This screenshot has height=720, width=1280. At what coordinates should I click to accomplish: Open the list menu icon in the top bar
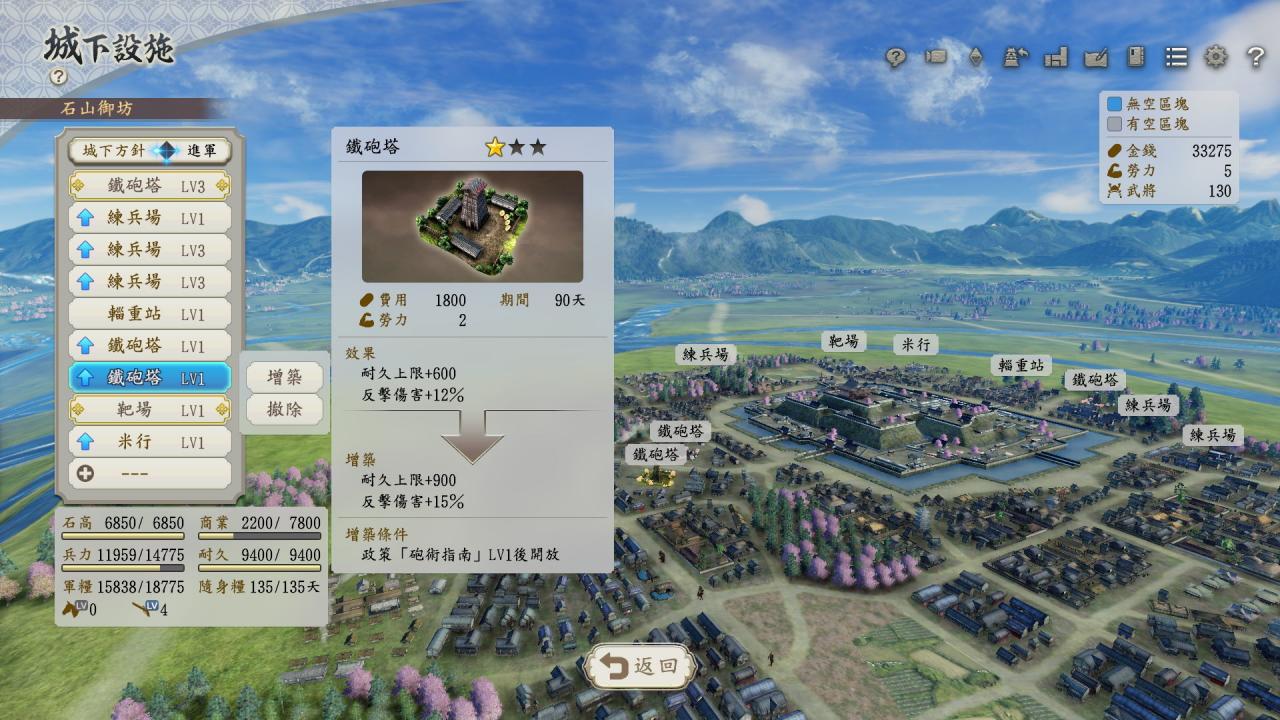[1176, 57]
